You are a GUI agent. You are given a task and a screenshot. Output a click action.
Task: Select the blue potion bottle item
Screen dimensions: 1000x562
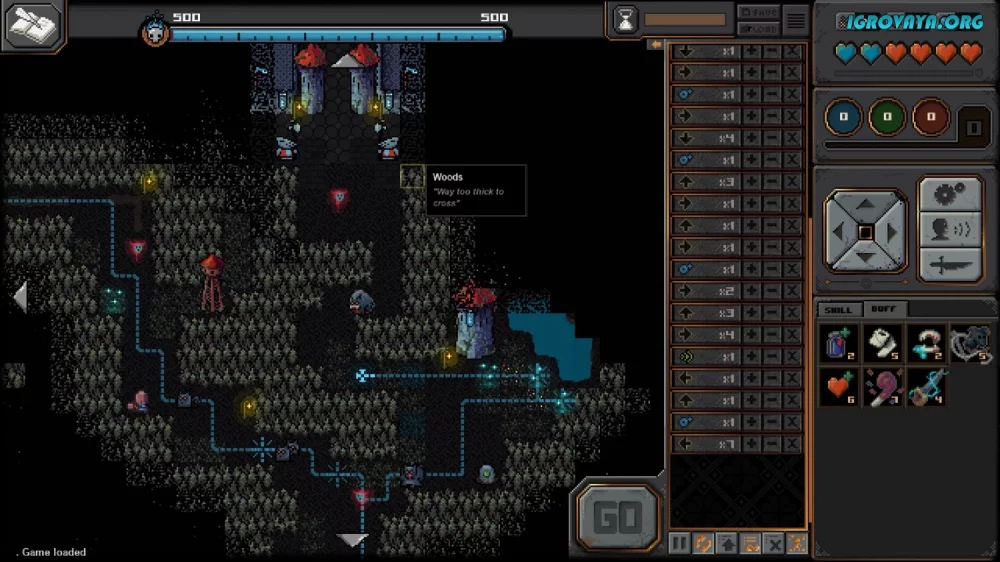pyautogui.click(x=839, y=344)
